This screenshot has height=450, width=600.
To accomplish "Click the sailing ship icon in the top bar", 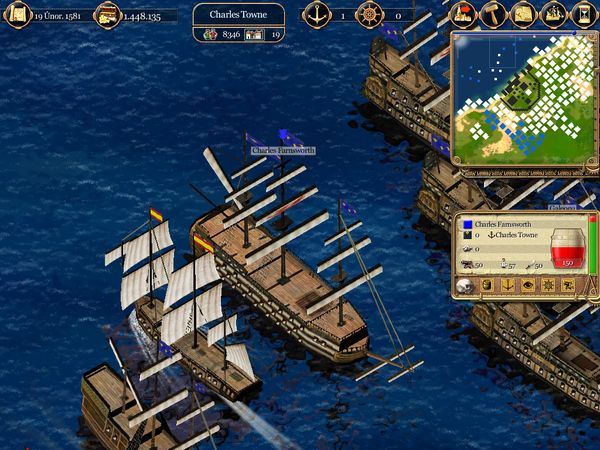I will [x=552, y=14].
